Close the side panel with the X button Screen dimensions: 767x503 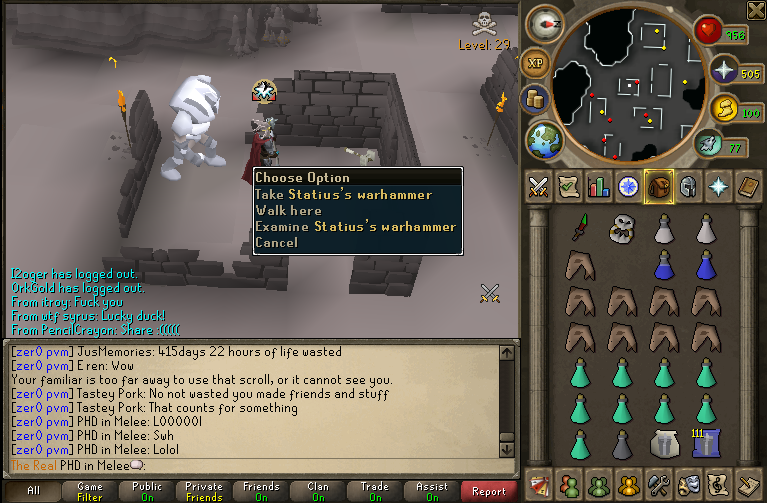[x=756, y=10]
